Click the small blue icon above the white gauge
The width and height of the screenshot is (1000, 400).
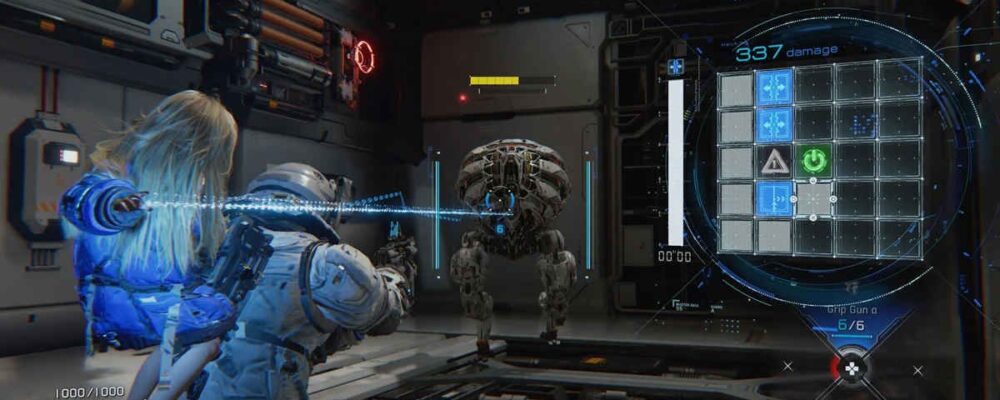click(675, 67)
